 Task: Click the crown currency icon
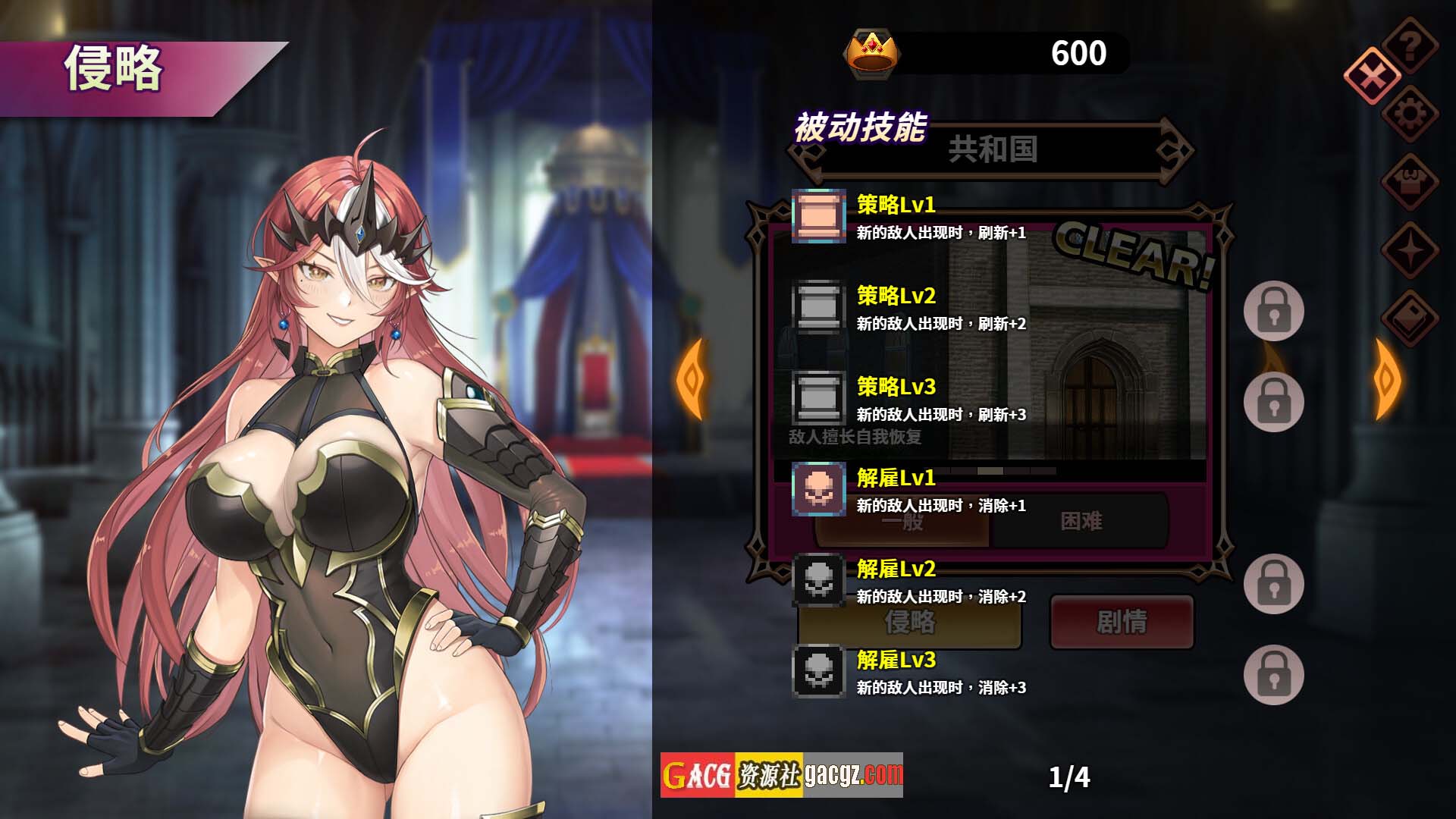(x=872, y=53)
